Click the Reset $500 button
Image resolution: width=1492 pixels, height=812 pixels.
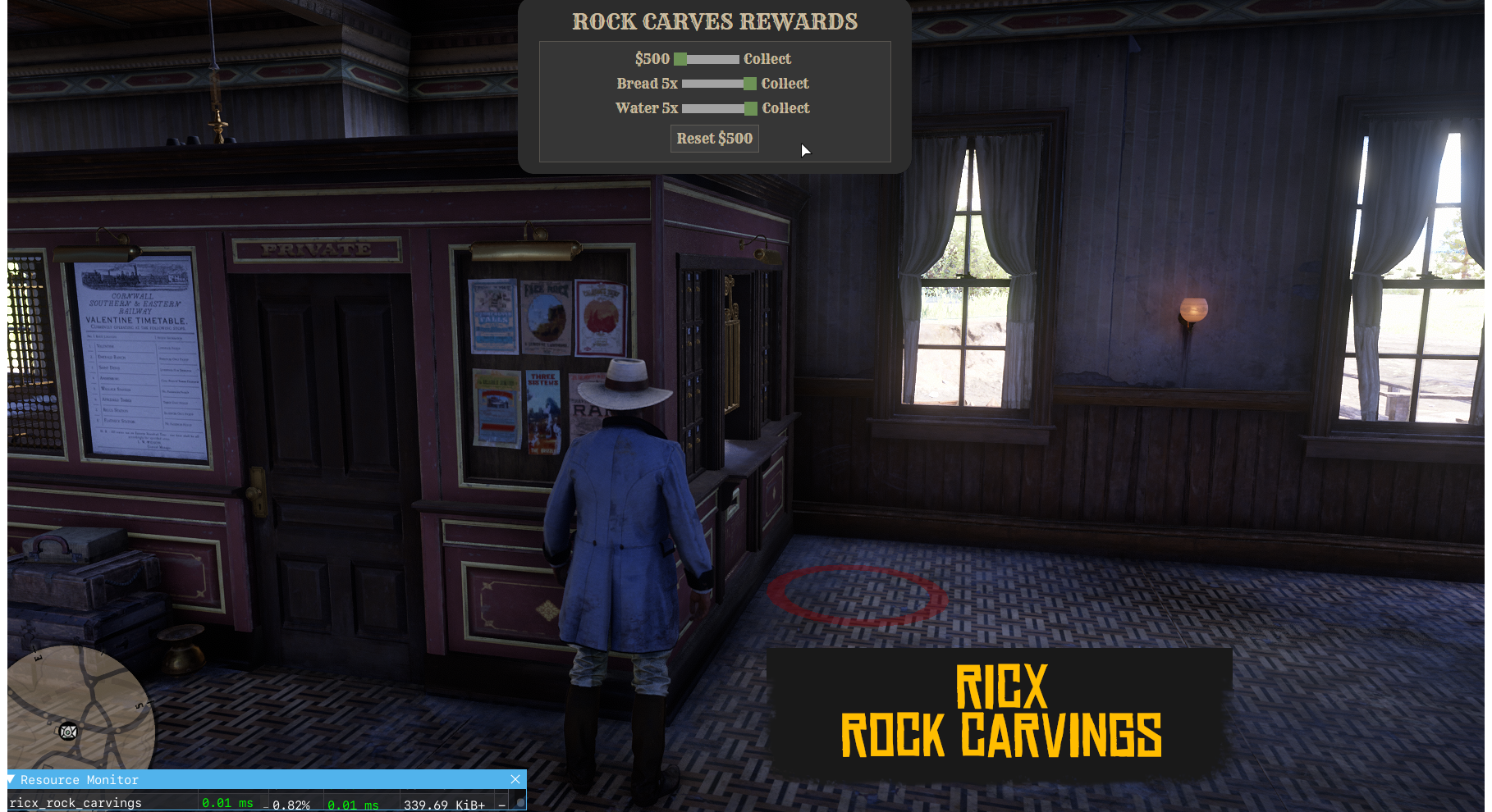point(714,139)
